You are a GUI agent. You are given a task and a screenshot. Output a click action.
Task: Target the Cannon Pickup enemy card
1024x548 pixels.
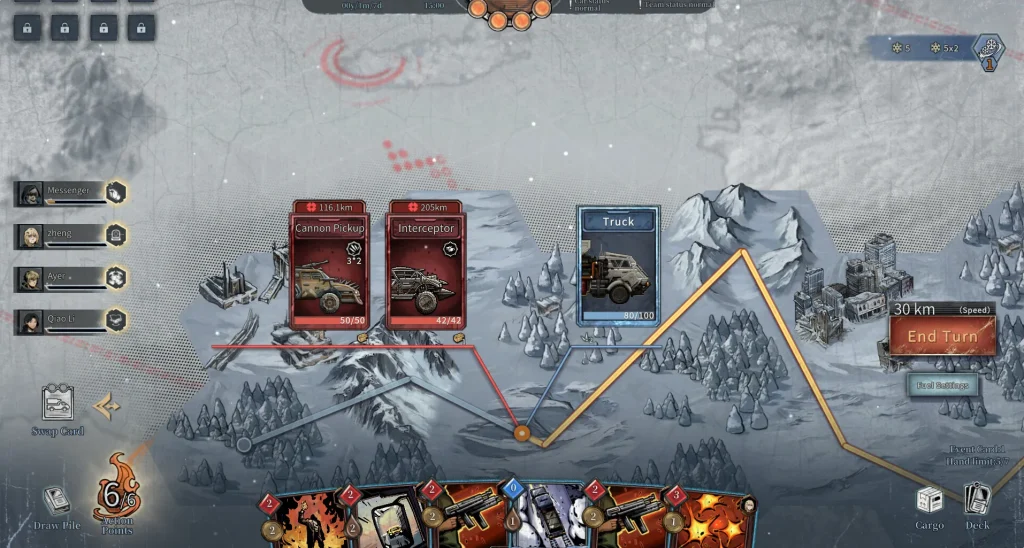click(x=330, y=265)
